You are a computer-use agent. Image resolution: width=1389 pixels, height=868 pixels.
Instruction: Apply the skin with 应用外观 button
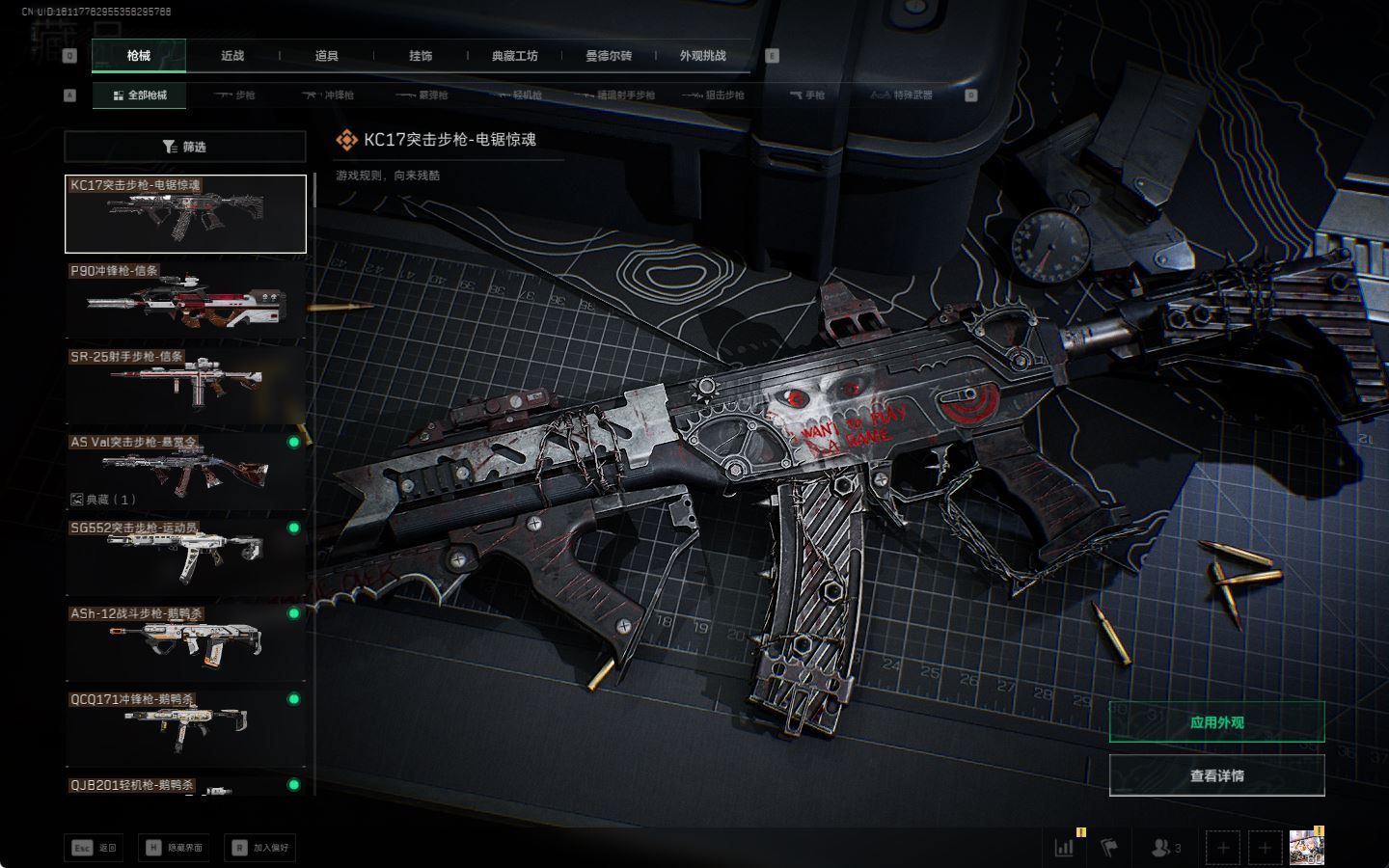tap(1216, 722)
